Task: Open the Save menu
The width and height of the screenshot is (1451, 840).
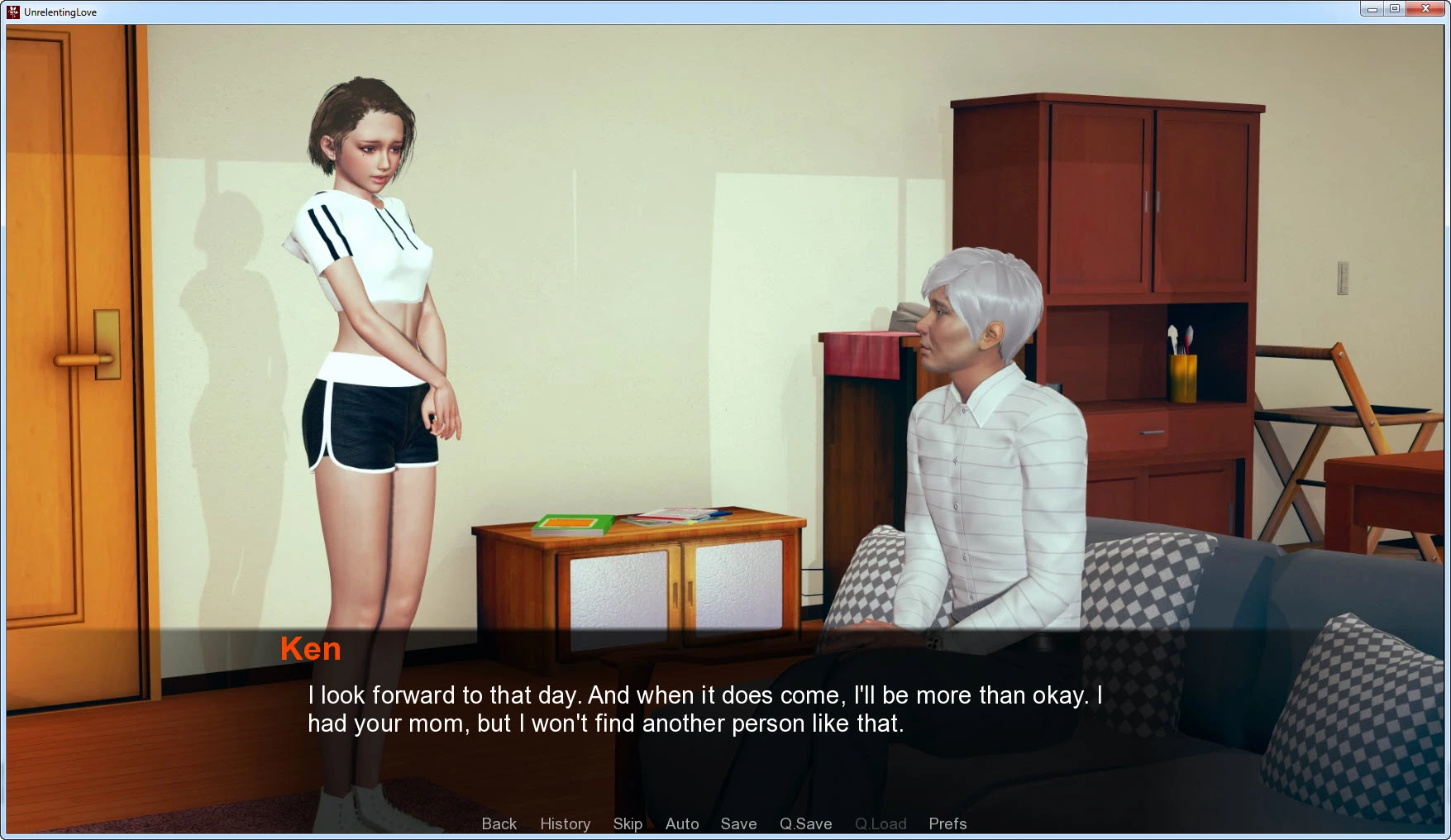Action: point(738,823)
